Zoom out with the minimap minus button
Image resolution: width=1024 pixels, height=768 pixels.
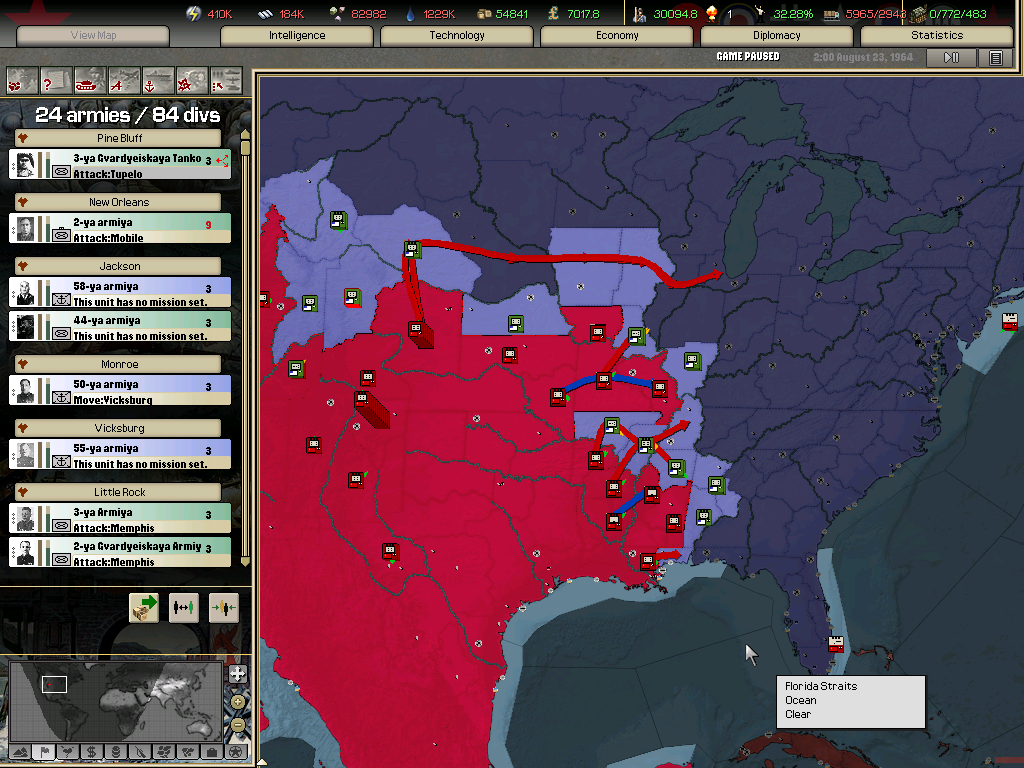pos(237,725)
